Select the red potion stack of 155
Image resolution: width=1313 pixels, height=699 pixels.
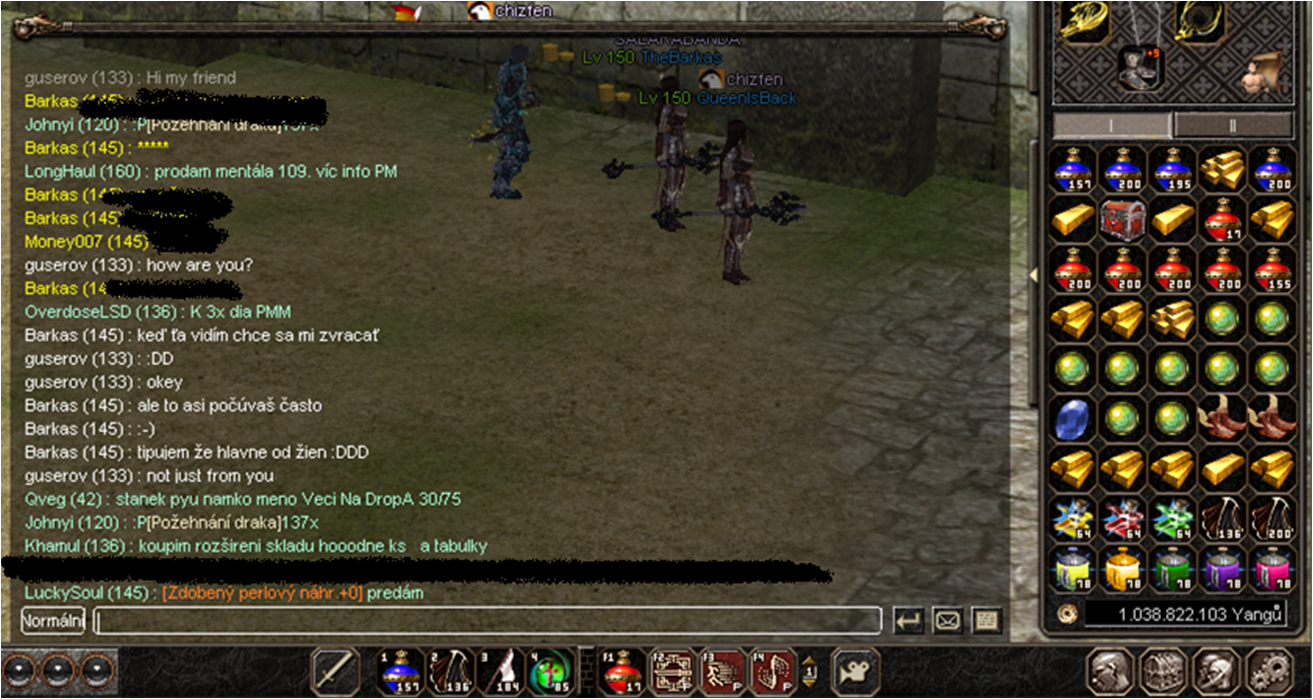1273,269
